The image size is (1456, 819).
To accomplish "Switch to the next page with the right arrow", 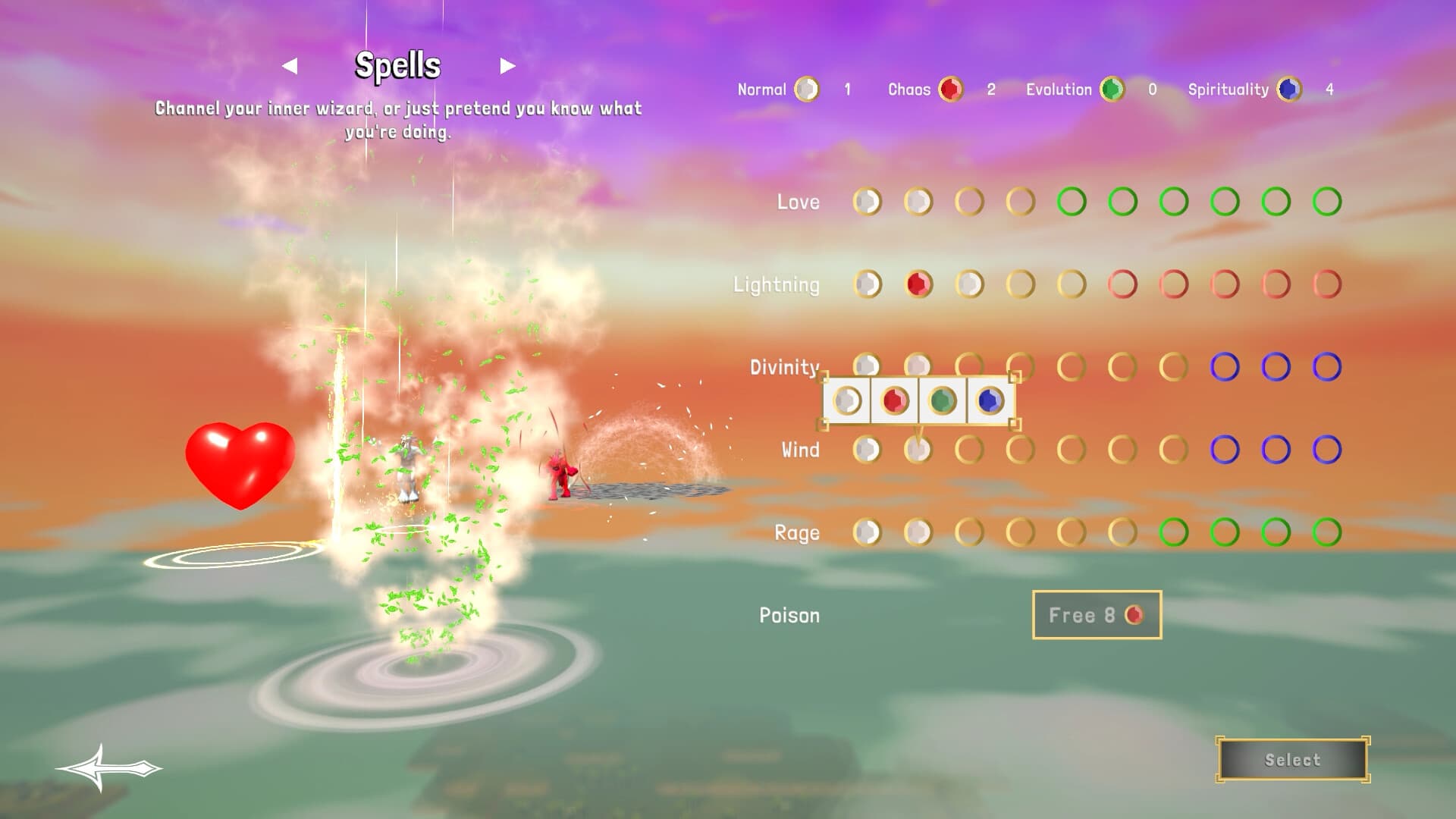I will pyautogui.click(x=507, y=65).
